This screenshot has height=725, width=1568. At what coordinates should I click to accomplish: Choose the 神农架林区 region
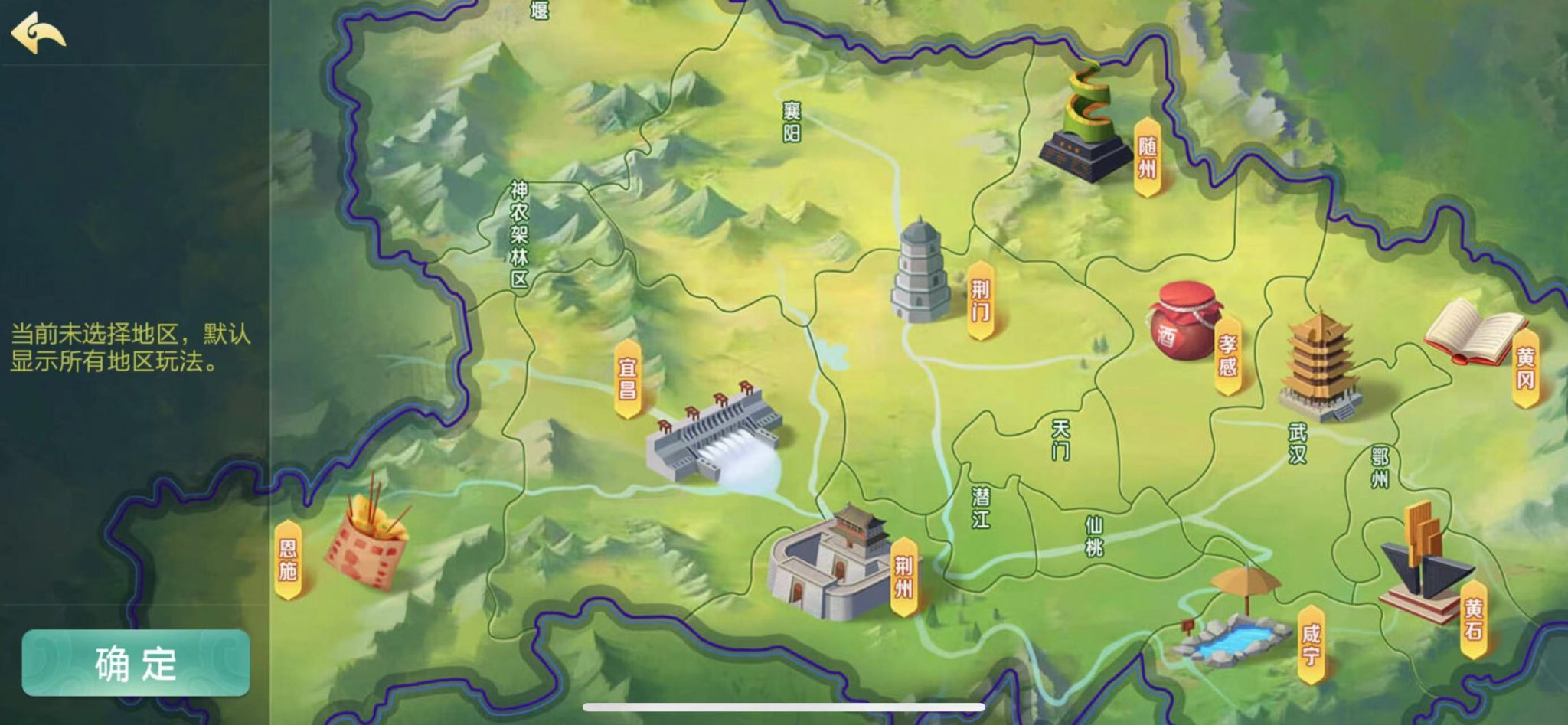pos(520,234)
